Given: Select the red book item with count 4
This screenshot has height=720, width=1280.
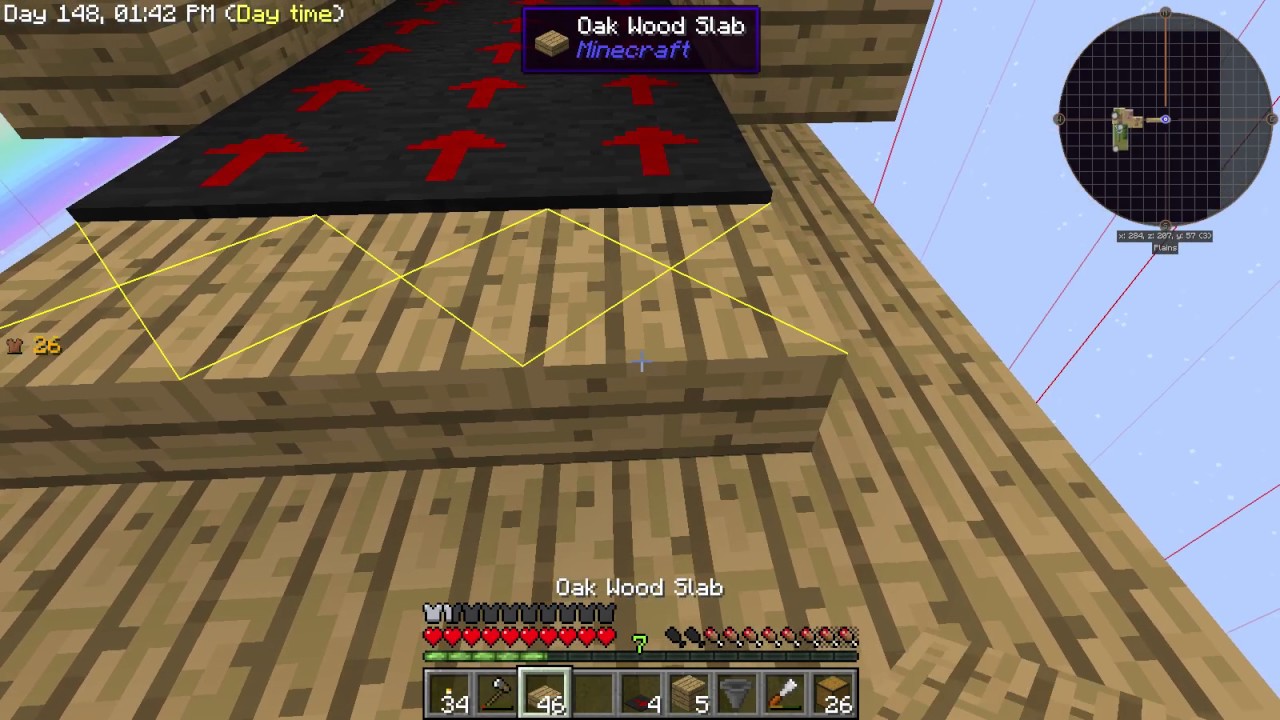Looking at the screenshot, I should [x=642, y=695].
